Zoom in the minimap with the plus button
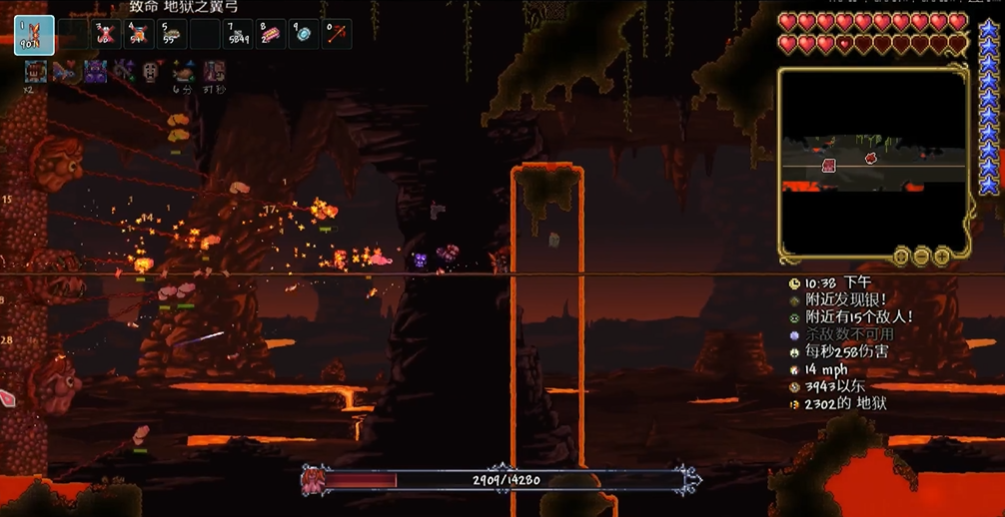1005x517 pixels. point(942,257)
